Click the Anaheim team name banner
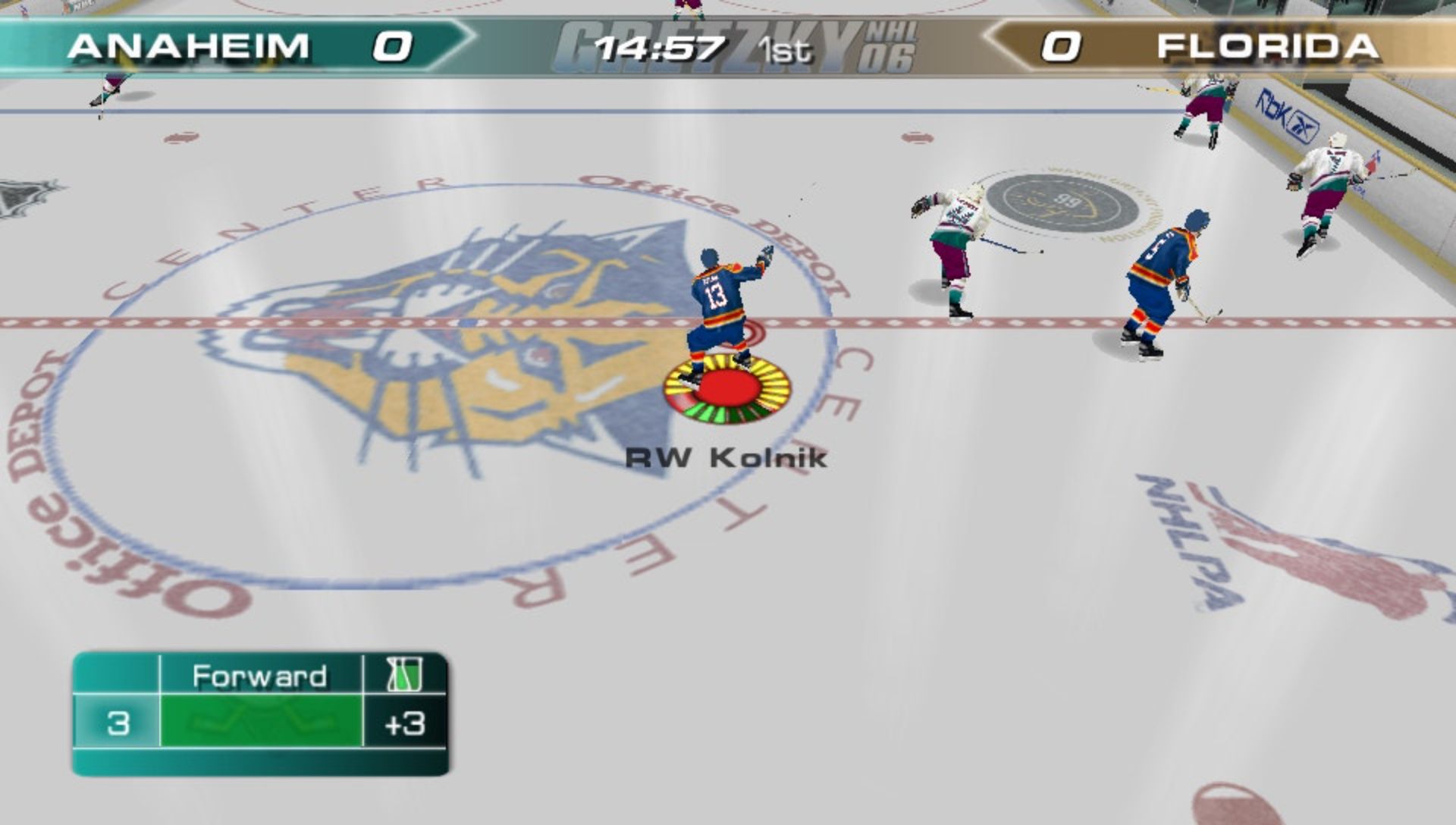The width and height of the screenshot is (1456, 825). point(188,47)
